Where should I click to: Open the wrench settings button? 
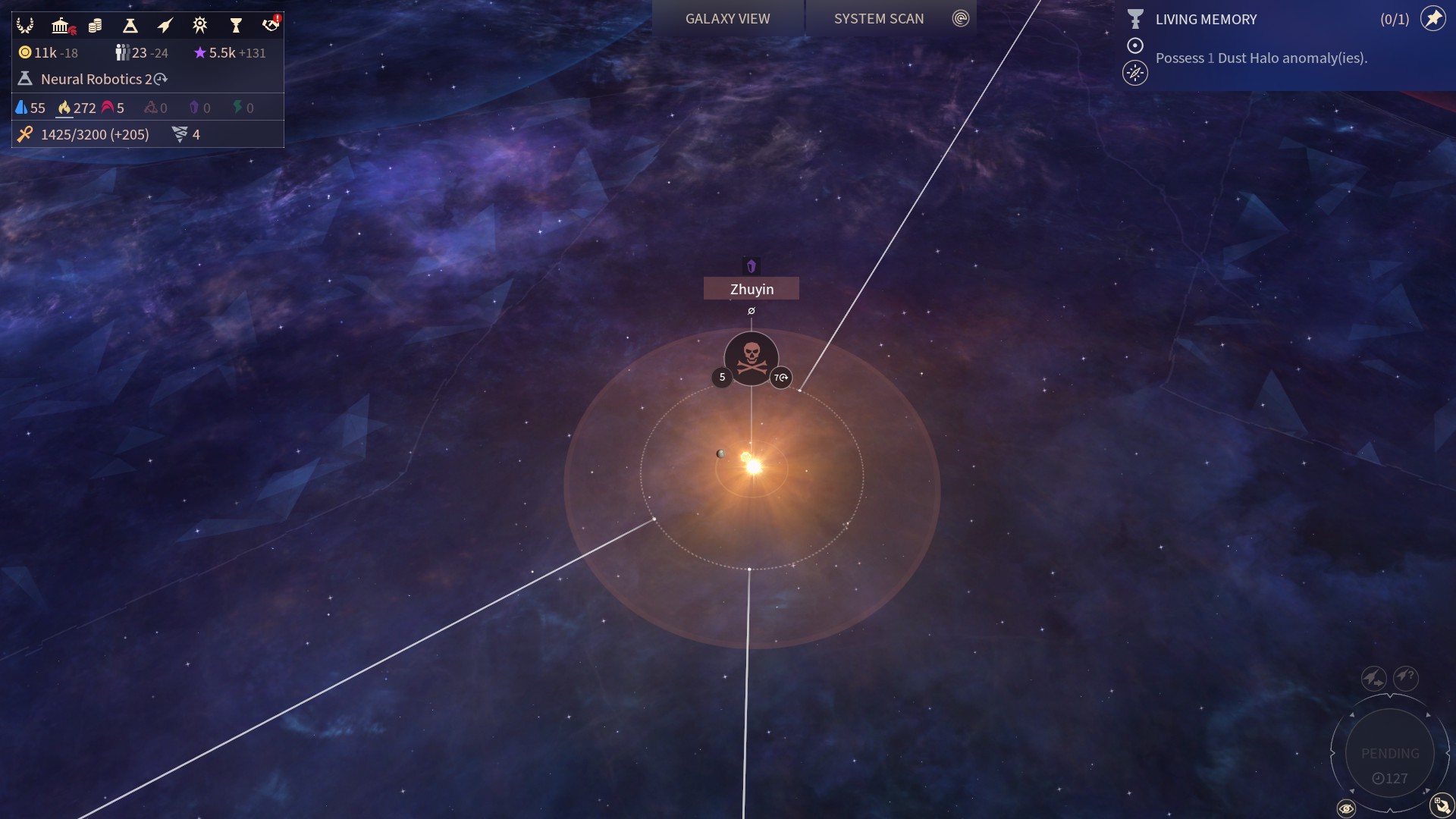click(x=1441, y=805)
